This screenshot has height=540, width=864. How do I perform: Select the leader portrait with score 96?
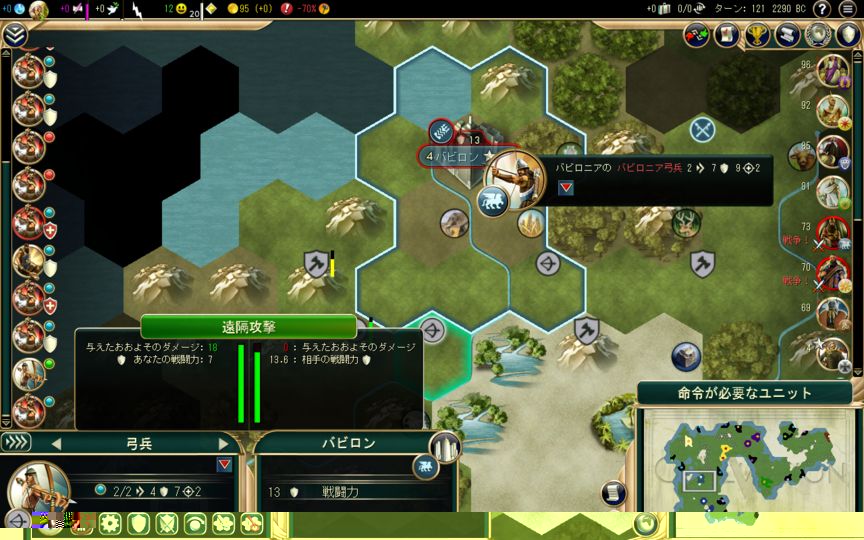pos(832,70)
